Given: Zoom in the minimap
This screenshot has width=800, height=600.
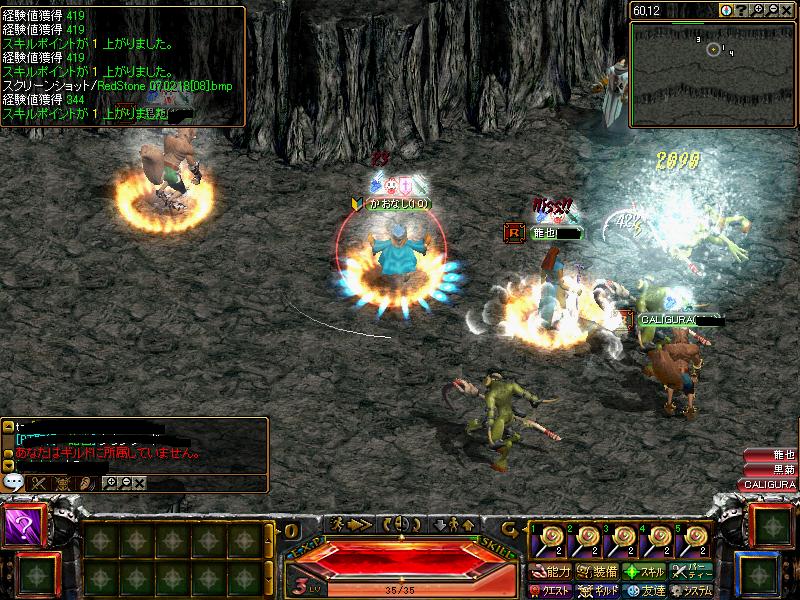Looking at the screenshot, I should click(758, 9).
